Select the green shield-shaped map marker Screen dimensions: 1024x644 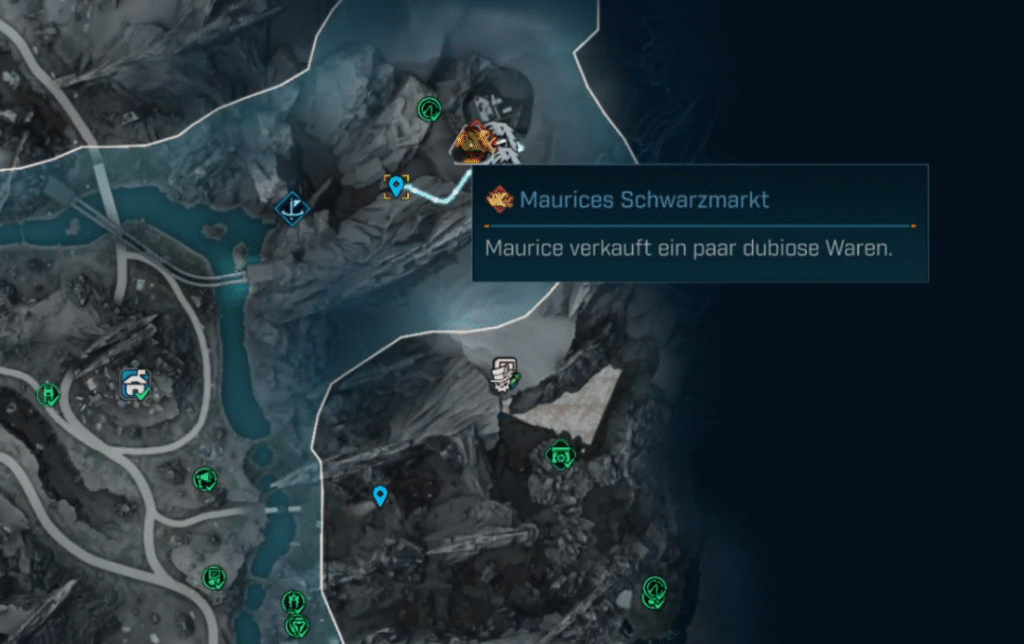pyautogui.click(x=296, y=627)
